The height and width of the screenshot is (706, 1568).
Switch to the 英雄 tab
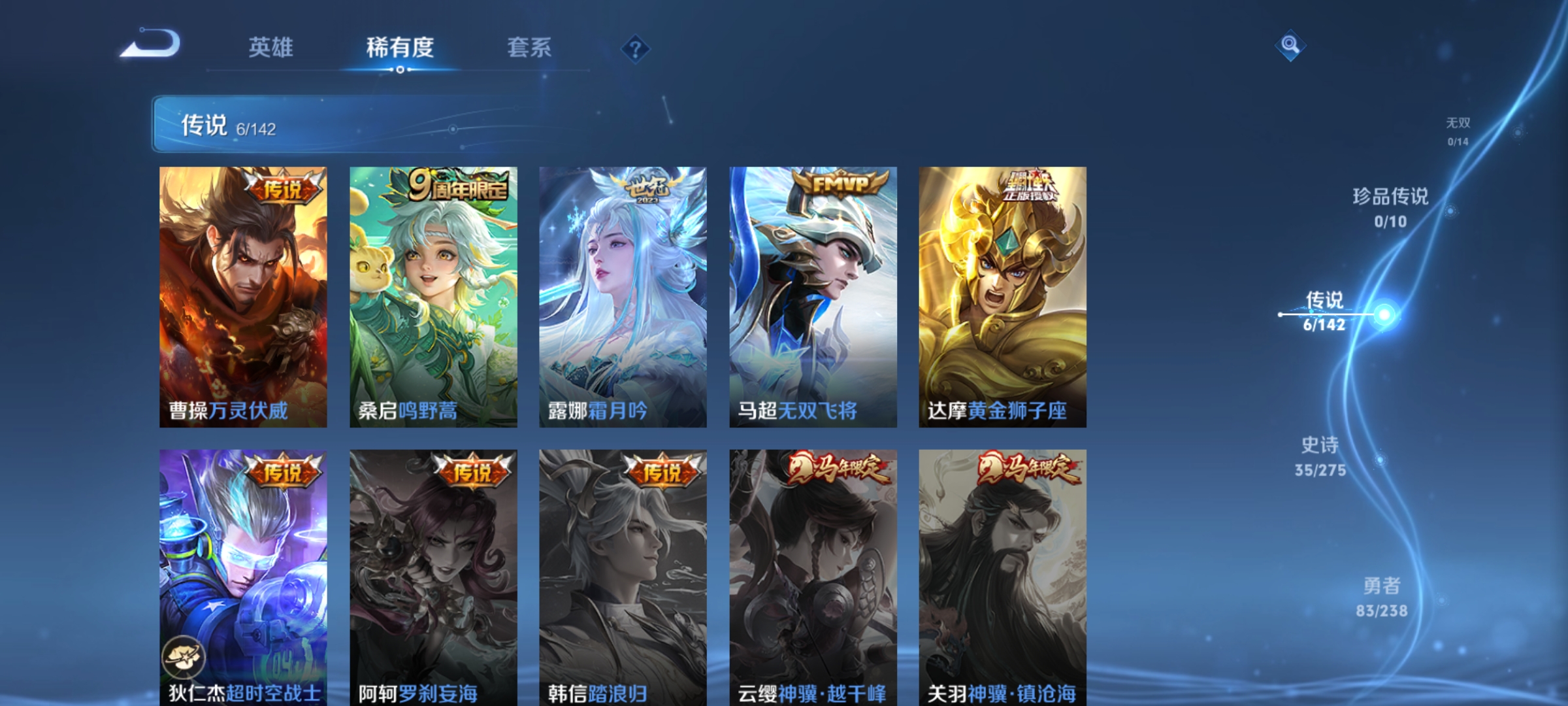click(x=272, y=47)
